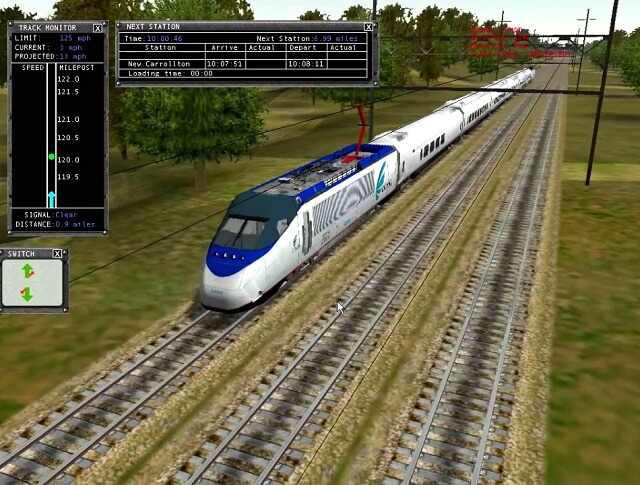Close the Track Monitor window
This screenshot has width=640, height=485.
click(x=97, y=28)
